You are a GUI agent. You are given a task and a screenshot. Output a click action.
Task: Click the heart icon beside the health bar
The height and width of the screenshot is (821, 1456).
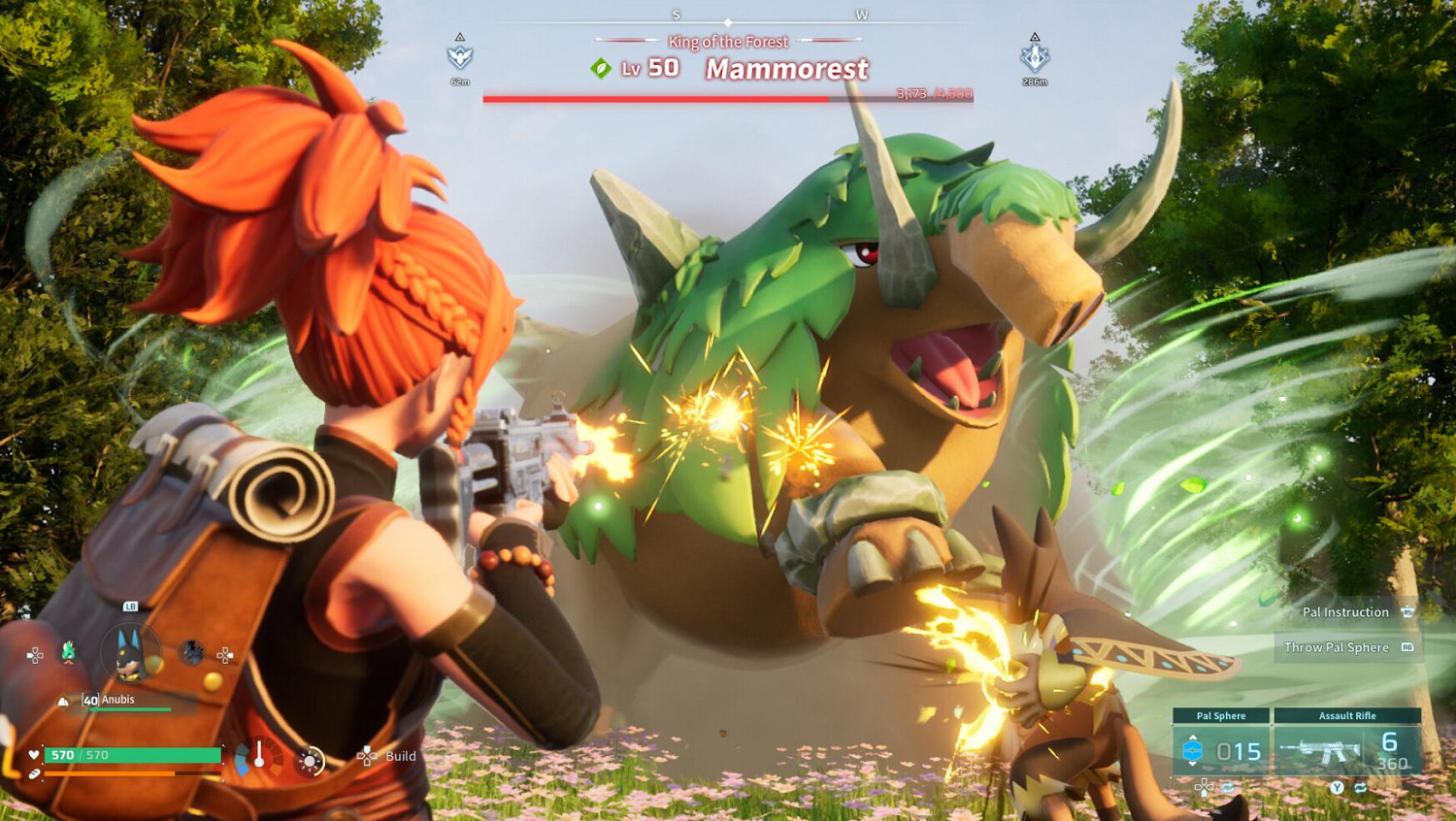click(34, 755)
